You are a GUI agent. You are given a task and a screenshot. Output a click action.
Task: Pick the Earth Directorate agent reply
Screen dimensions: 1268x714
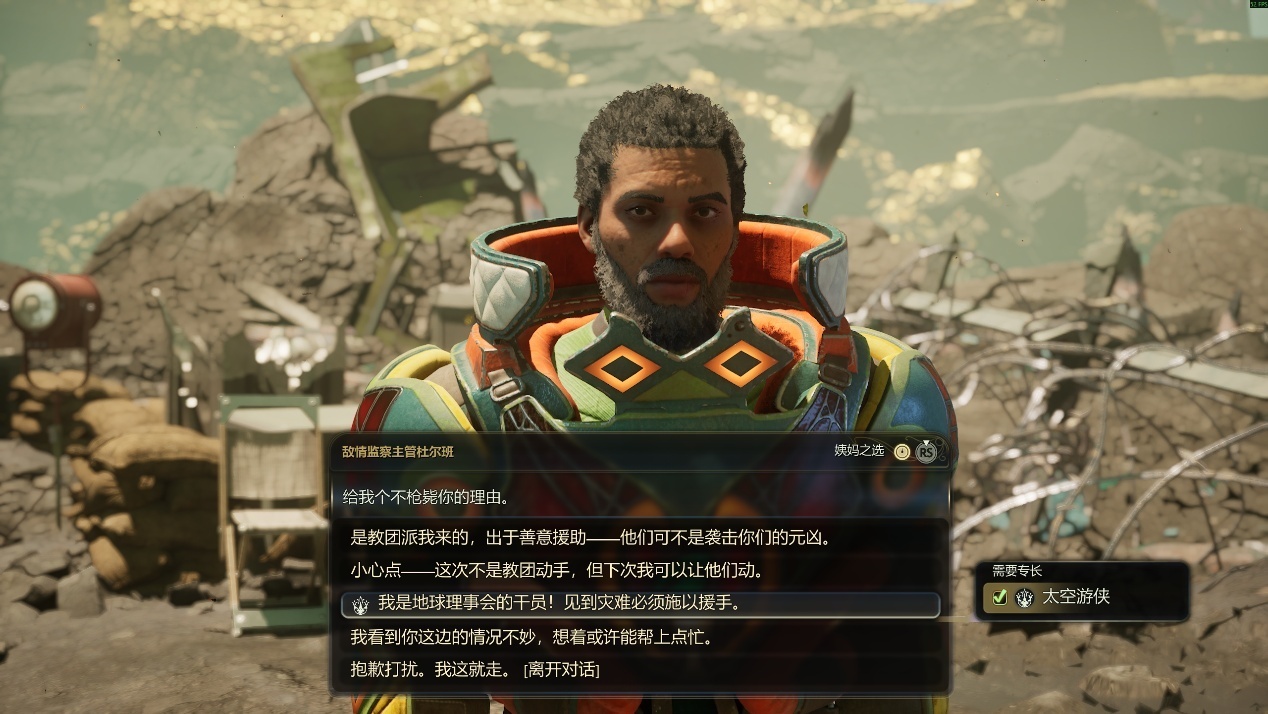(x=559, y=604)
